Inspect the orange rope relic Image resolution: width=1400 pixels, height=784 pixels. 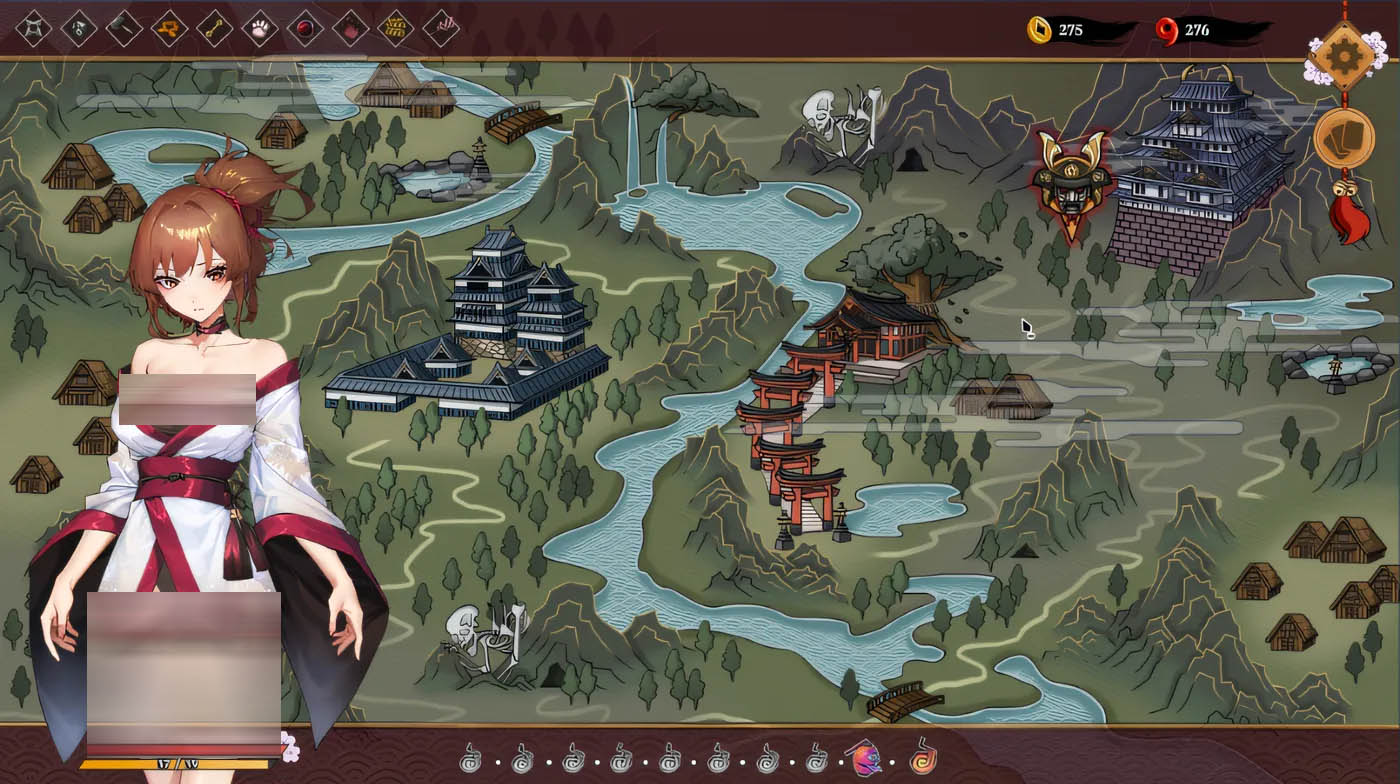[169, 28]
